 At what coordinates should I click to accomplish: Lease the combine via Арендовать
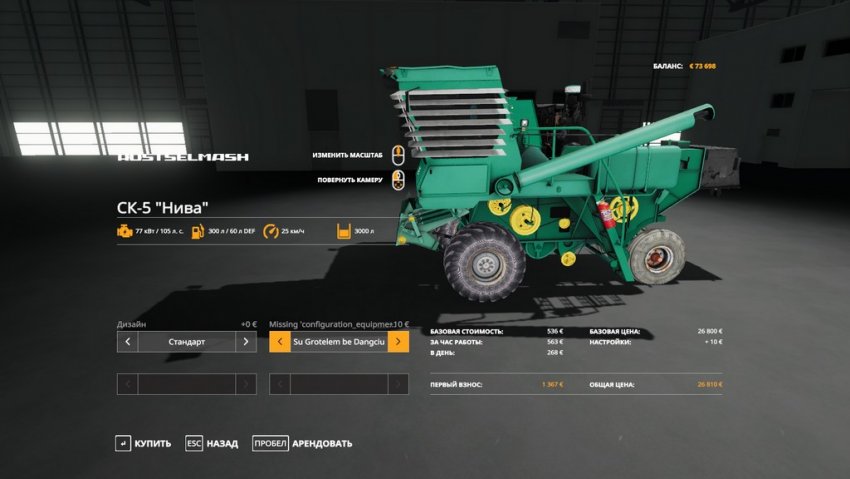(302, 443)
